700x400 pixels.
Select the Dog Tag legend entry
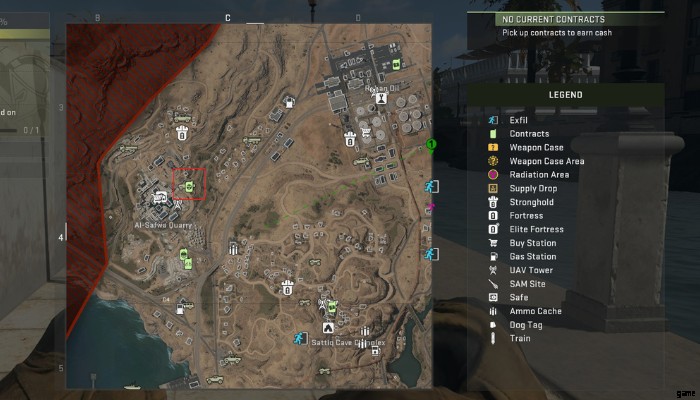(x=527, y=325)
